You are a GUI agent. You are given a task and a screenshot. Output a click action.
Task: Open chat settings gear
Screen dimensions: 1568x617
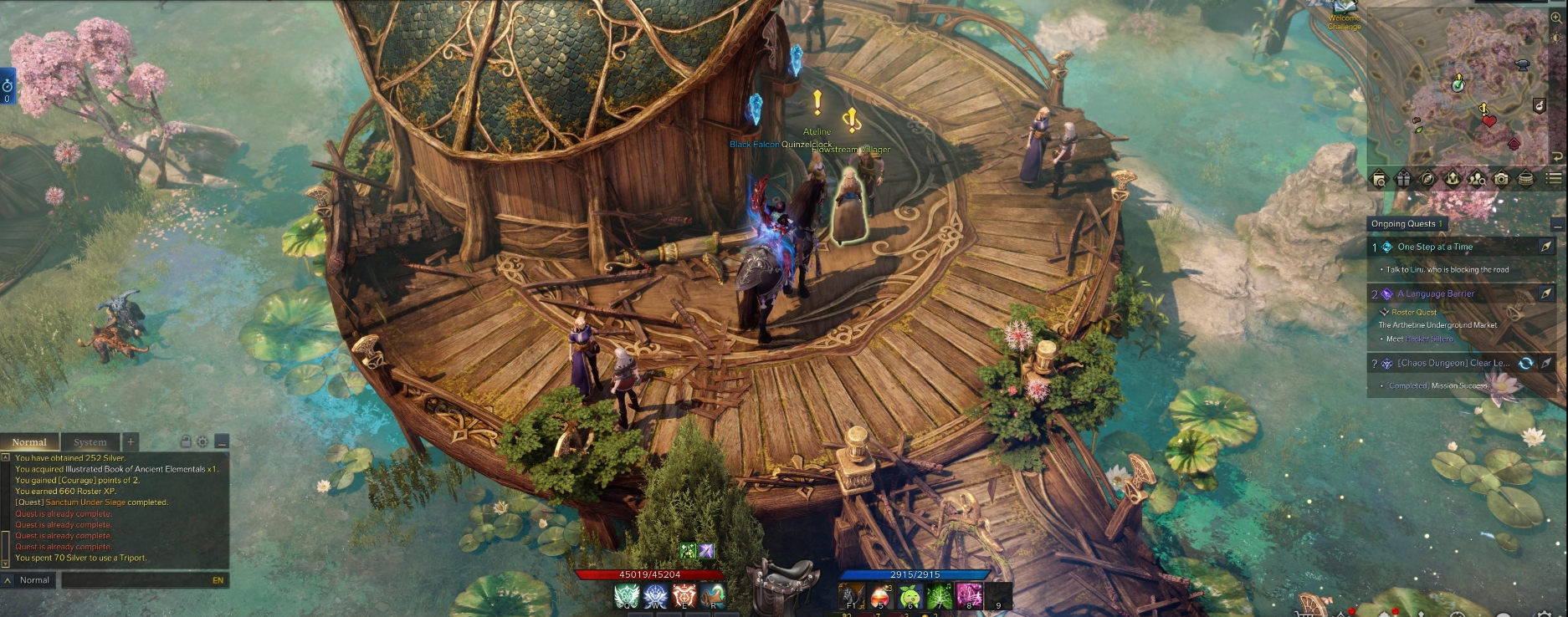202,441
